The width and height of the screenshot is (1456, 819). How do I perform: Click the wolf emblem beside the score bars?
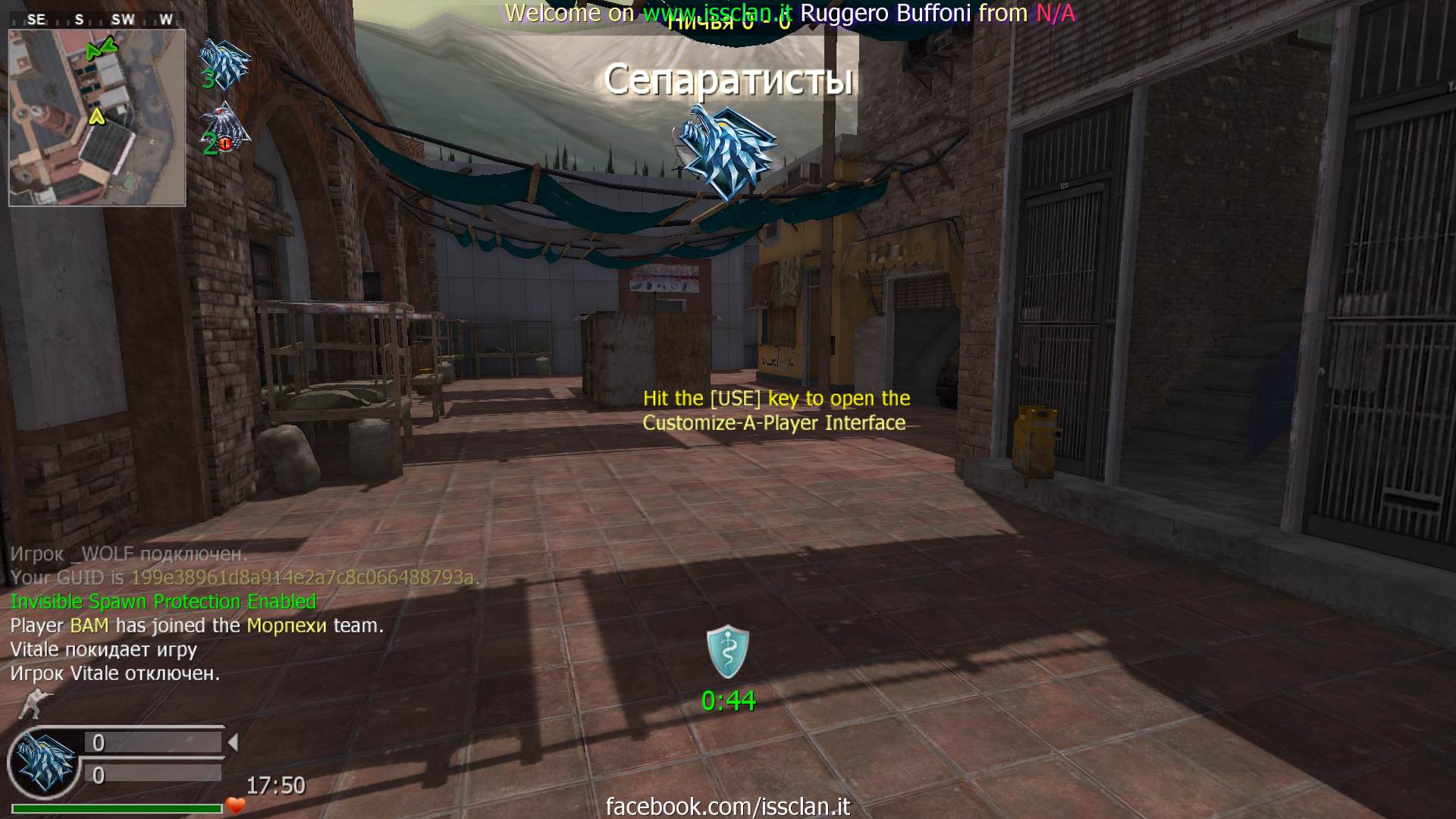tap(44, 761)
